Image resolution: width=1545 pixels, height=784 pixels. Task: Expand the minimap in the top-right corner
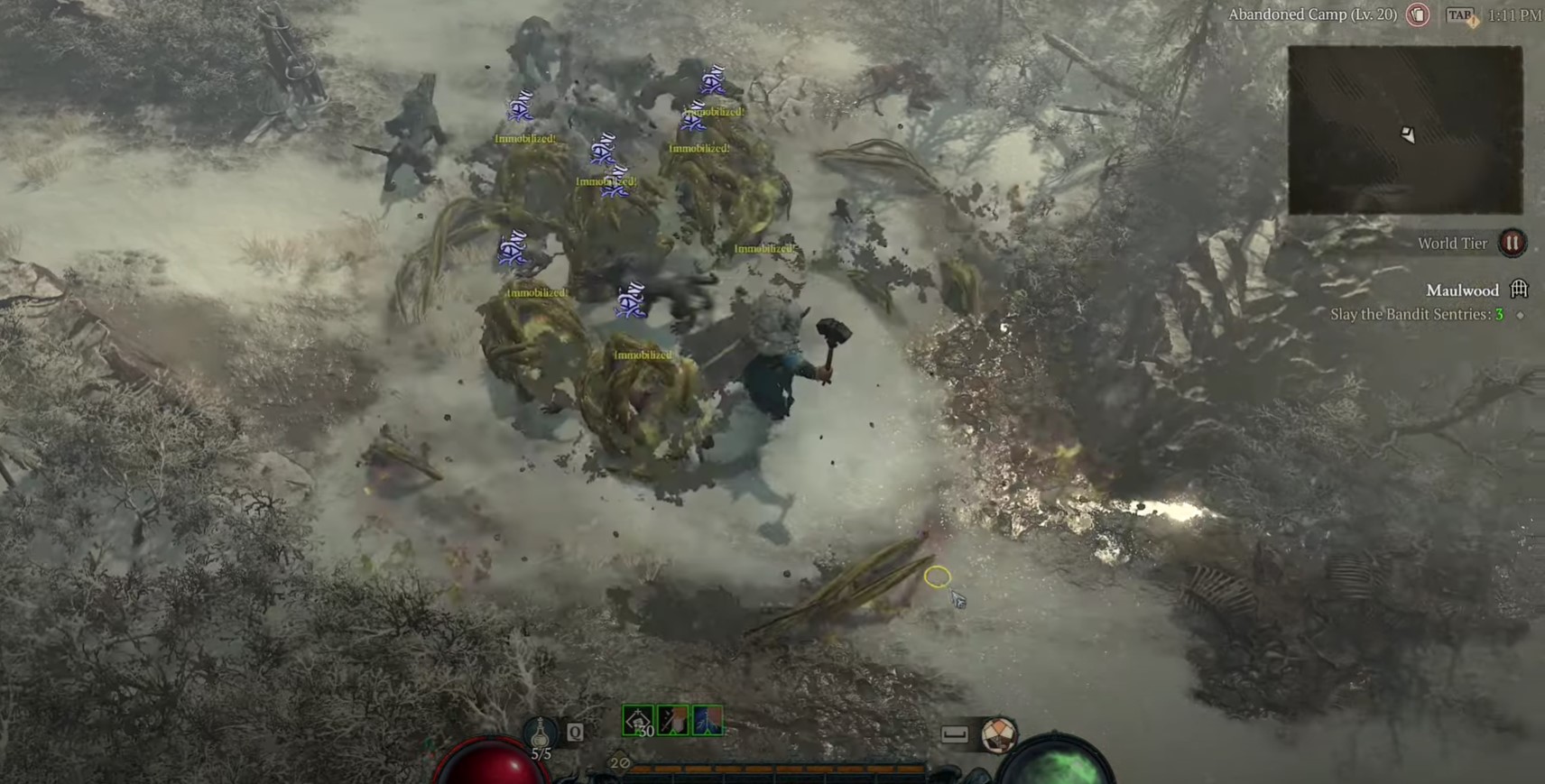click(1405, 126)
